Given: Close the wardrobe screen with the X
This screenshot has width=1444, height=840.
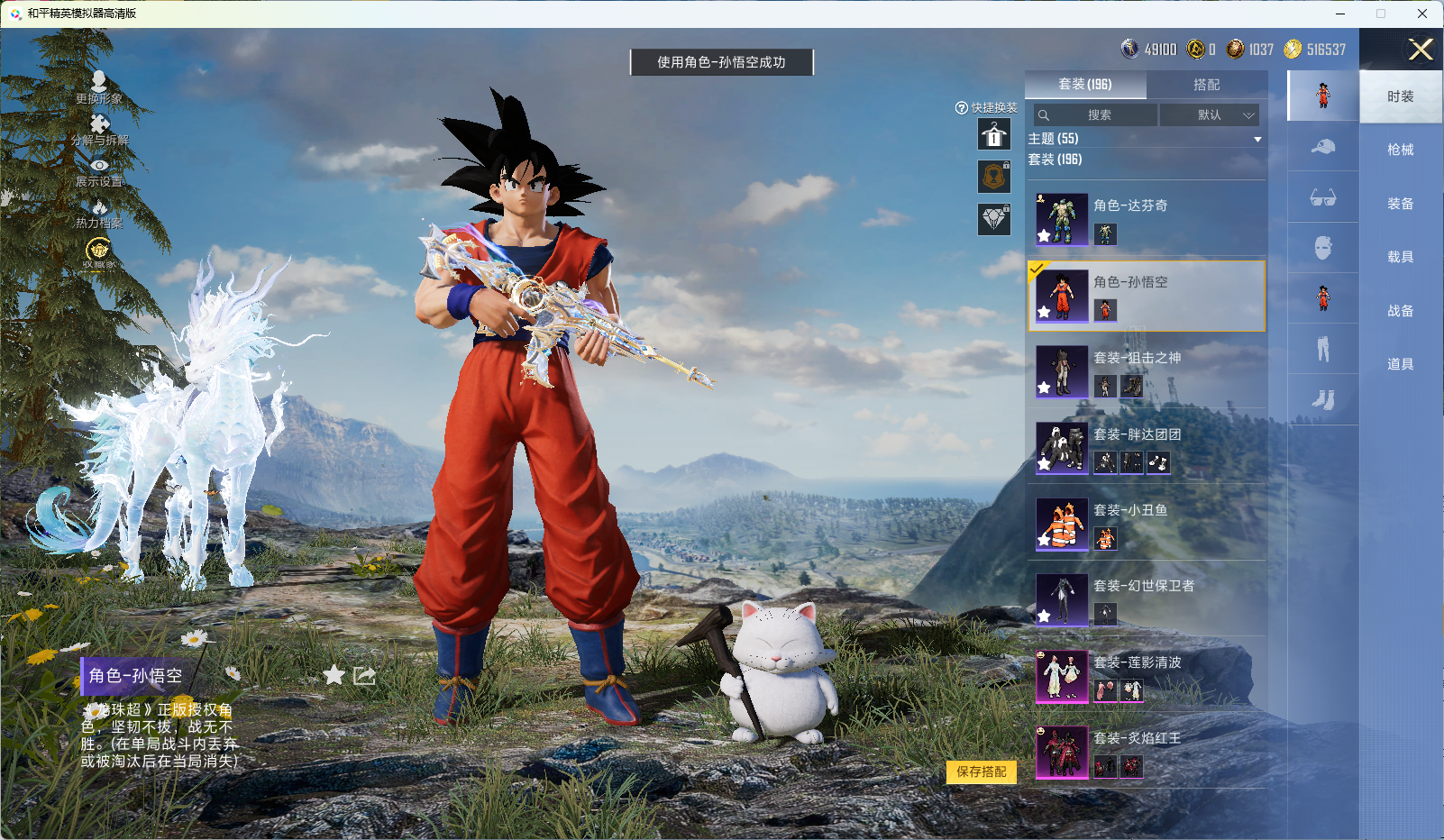Looking at the screenshot, I should 1421,50.
